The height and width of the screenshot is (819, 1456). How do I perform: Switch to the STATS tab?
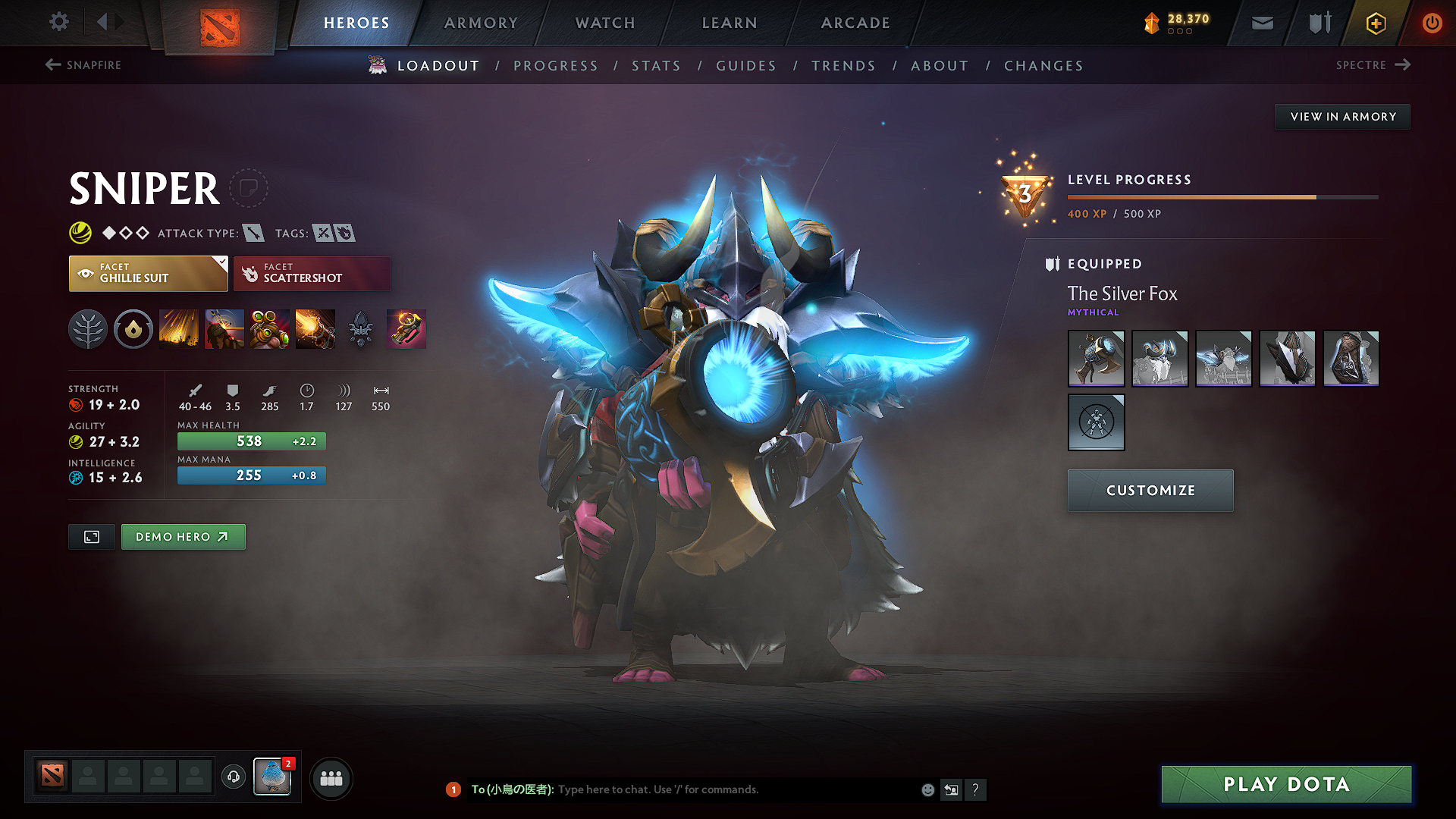pyautogui.click(x=656, y=66)
